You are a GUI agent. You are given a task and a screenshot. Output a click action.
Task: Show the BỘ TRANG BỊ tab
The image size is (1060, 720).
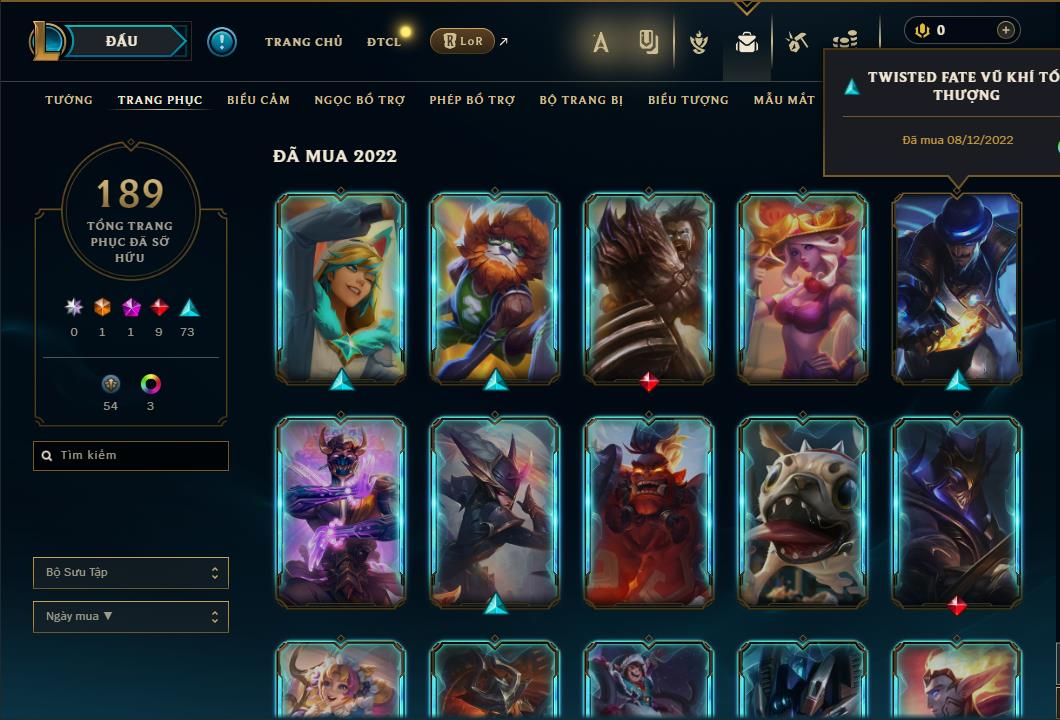tap(581, 100)
